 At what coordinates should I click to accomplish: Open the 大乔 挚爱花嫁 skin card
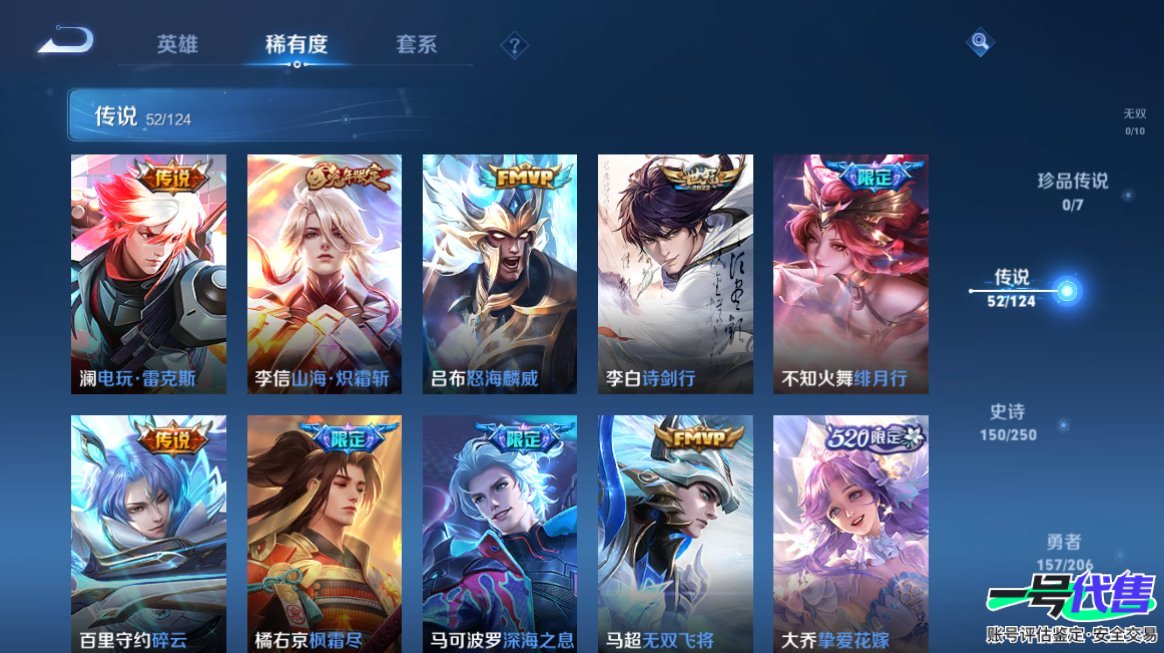[850, 533]
